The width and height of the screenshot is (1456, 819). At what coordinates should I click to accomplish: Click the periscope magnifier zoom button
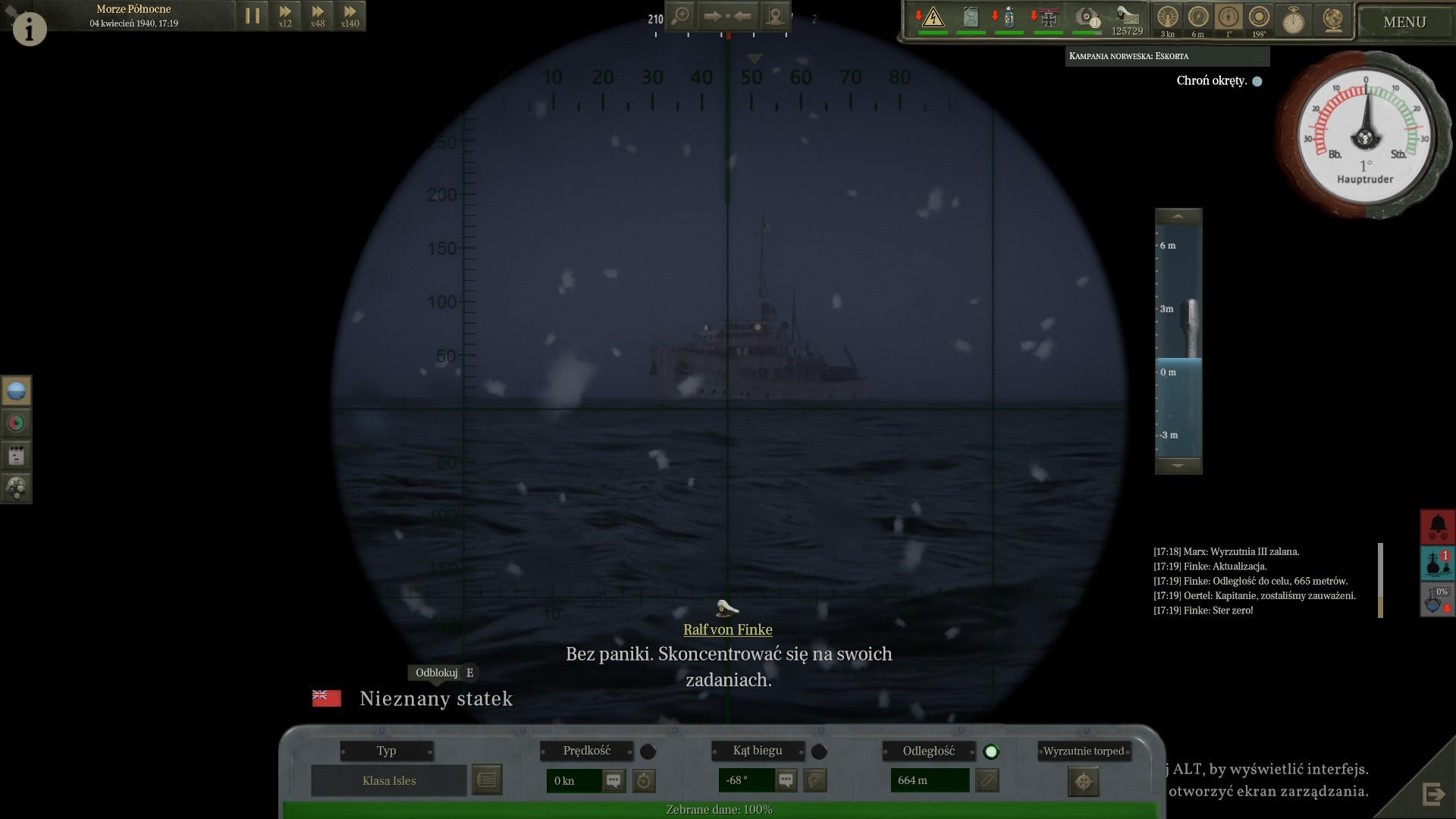coord(681,16)
